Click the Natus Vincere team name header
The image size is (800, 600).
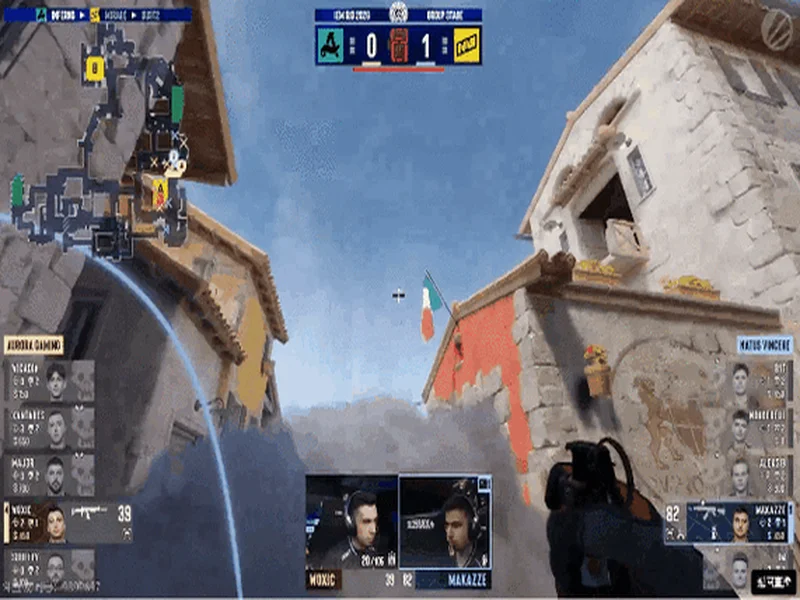[x=765, y=345]
